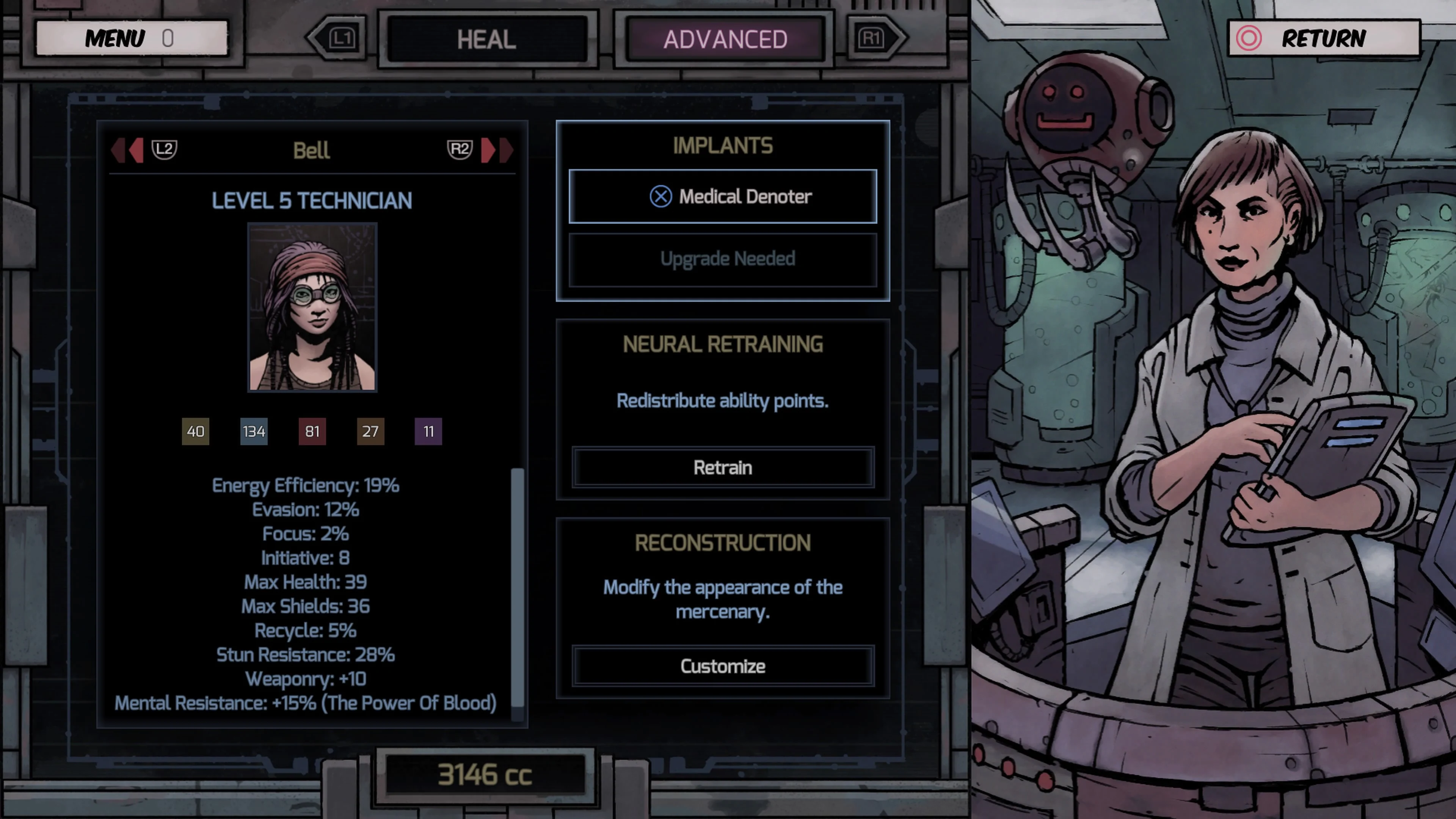Select the blue stat badge showing 134
Viewport: 1456px width, 819px height.
[x=254, y=431]
